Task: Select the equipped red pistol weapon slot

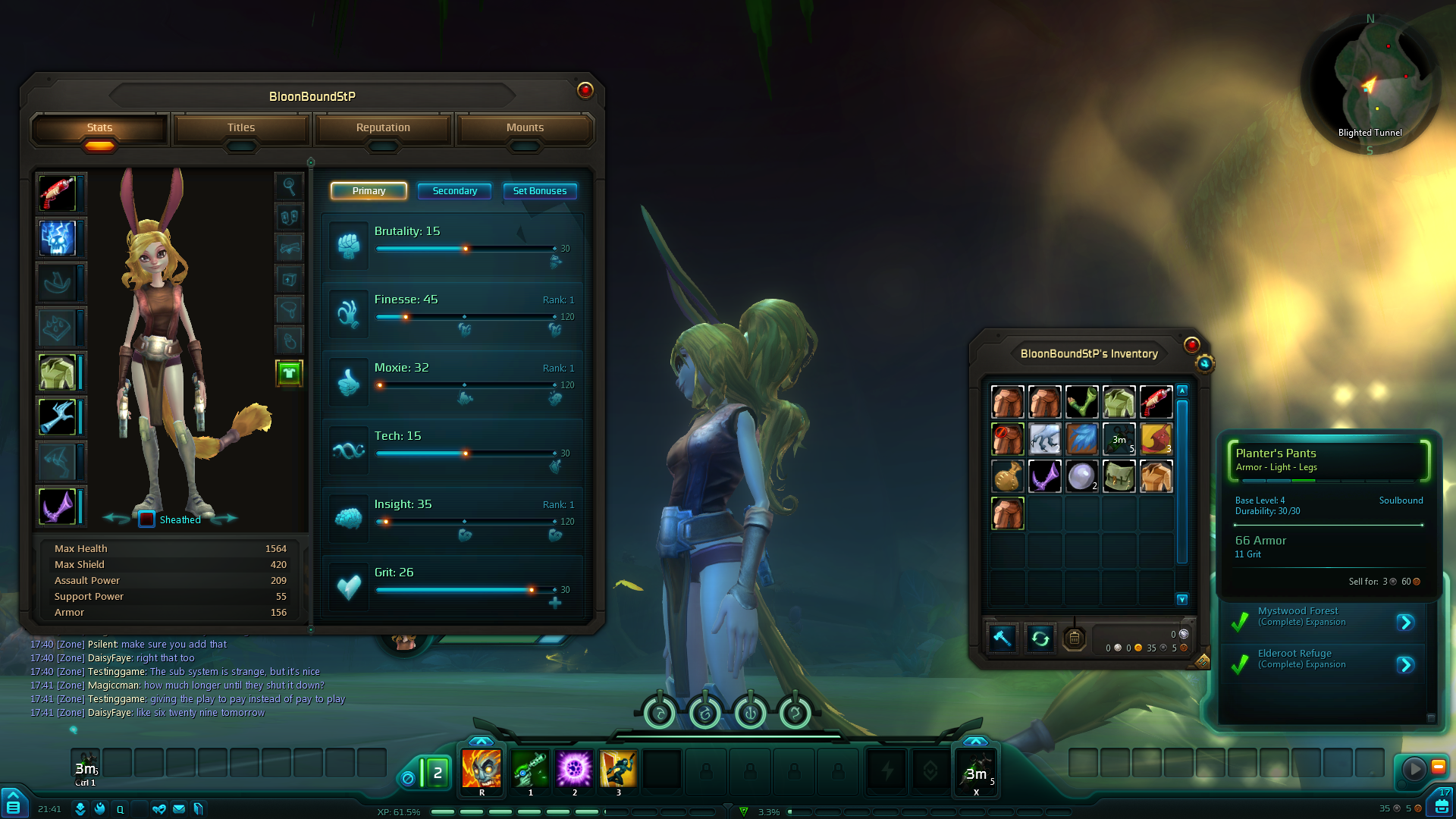Action: pyautogui.click(x=58, y=193)
